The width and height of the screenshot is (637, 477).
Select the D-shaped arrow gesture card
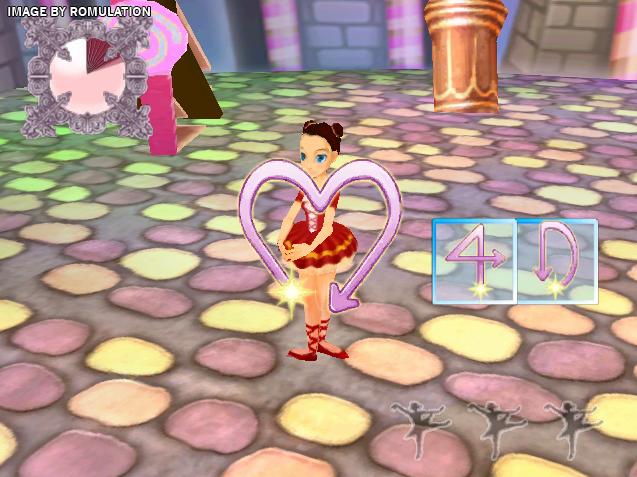pyautogui.click(x=557, y=261)
